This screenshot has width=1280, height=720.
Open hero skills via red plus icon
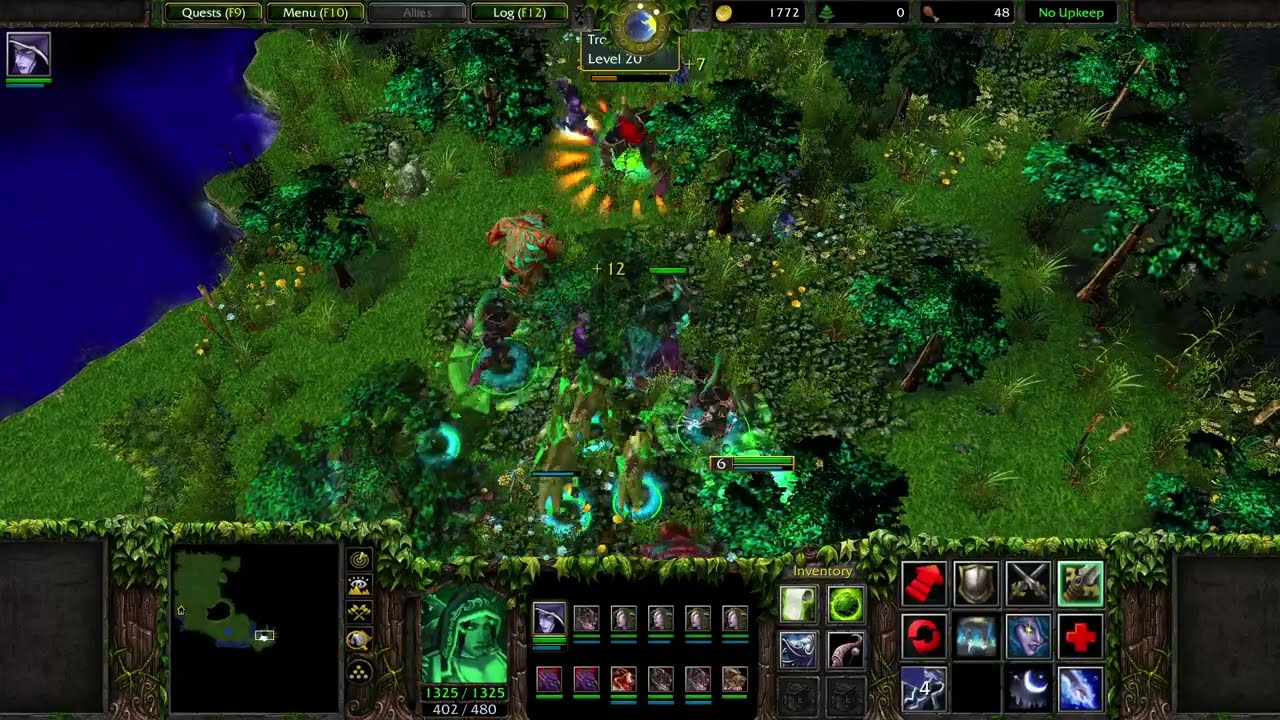pos(1080,637)
